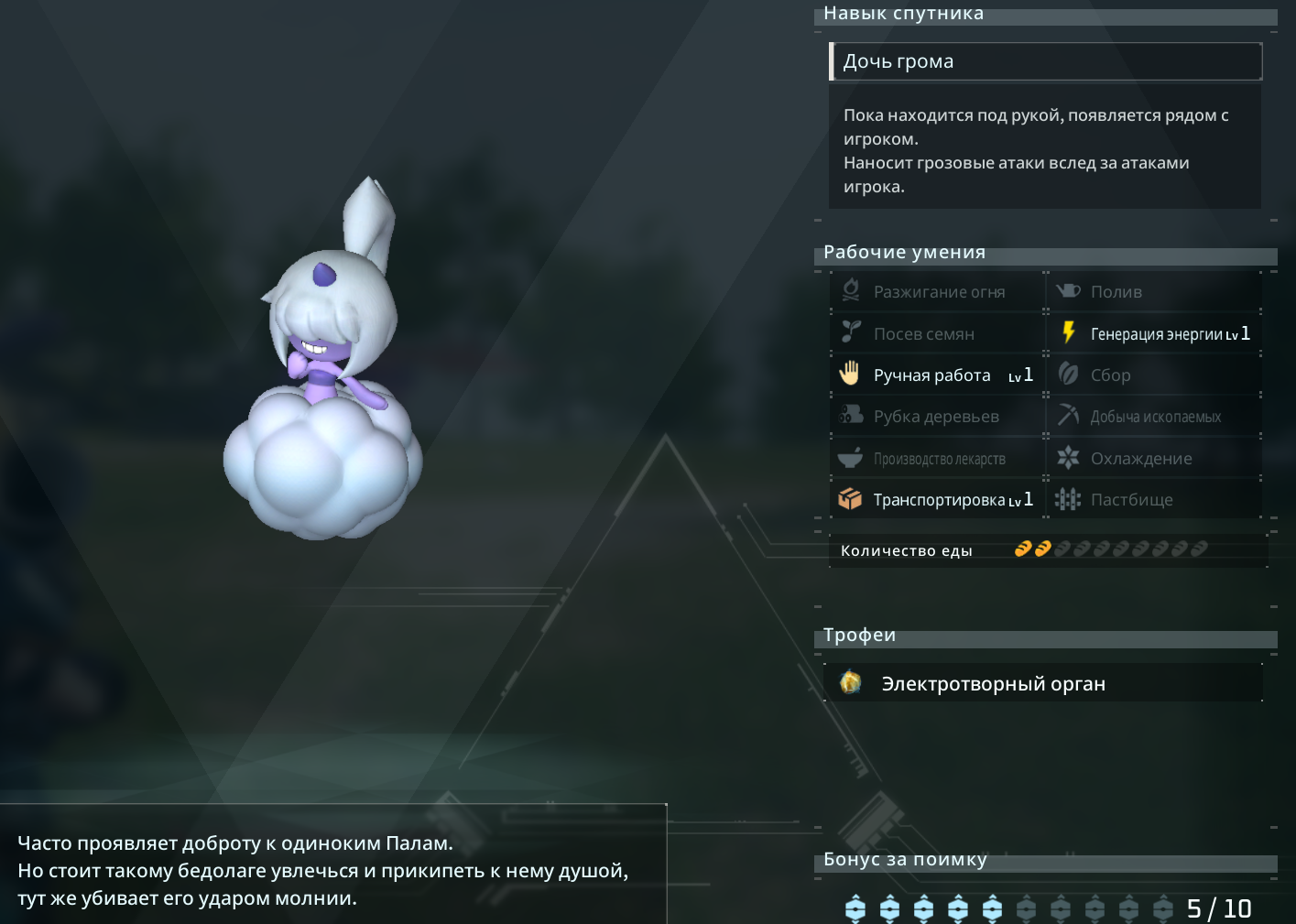The height and width of the screenshot is (924, 1296).
Task: Select the «Пастбище» fence skill cell
Action: (x=1154, y=499)
